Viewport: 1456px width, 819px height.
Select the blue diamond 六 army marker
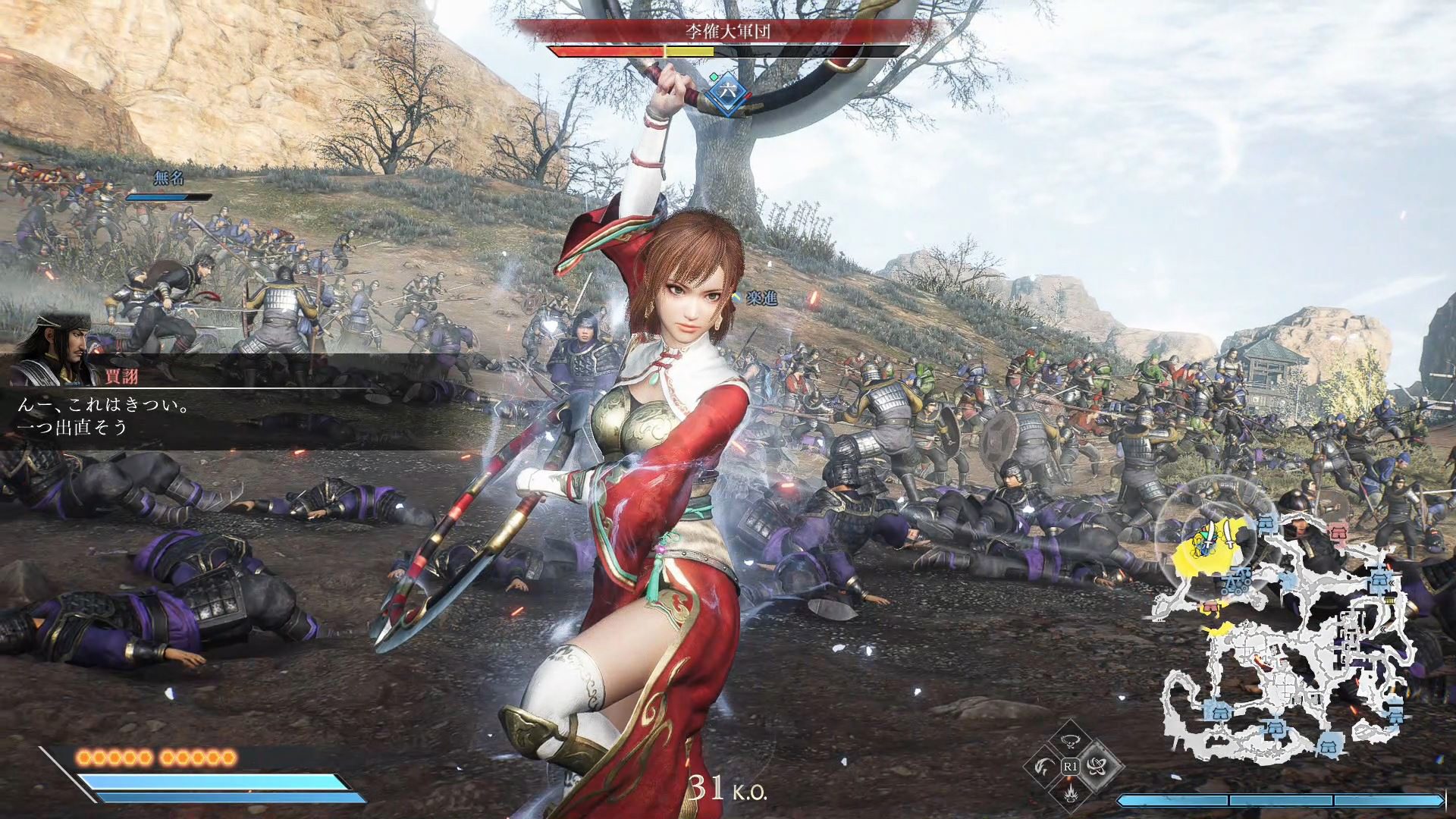(x=728, y=90)
